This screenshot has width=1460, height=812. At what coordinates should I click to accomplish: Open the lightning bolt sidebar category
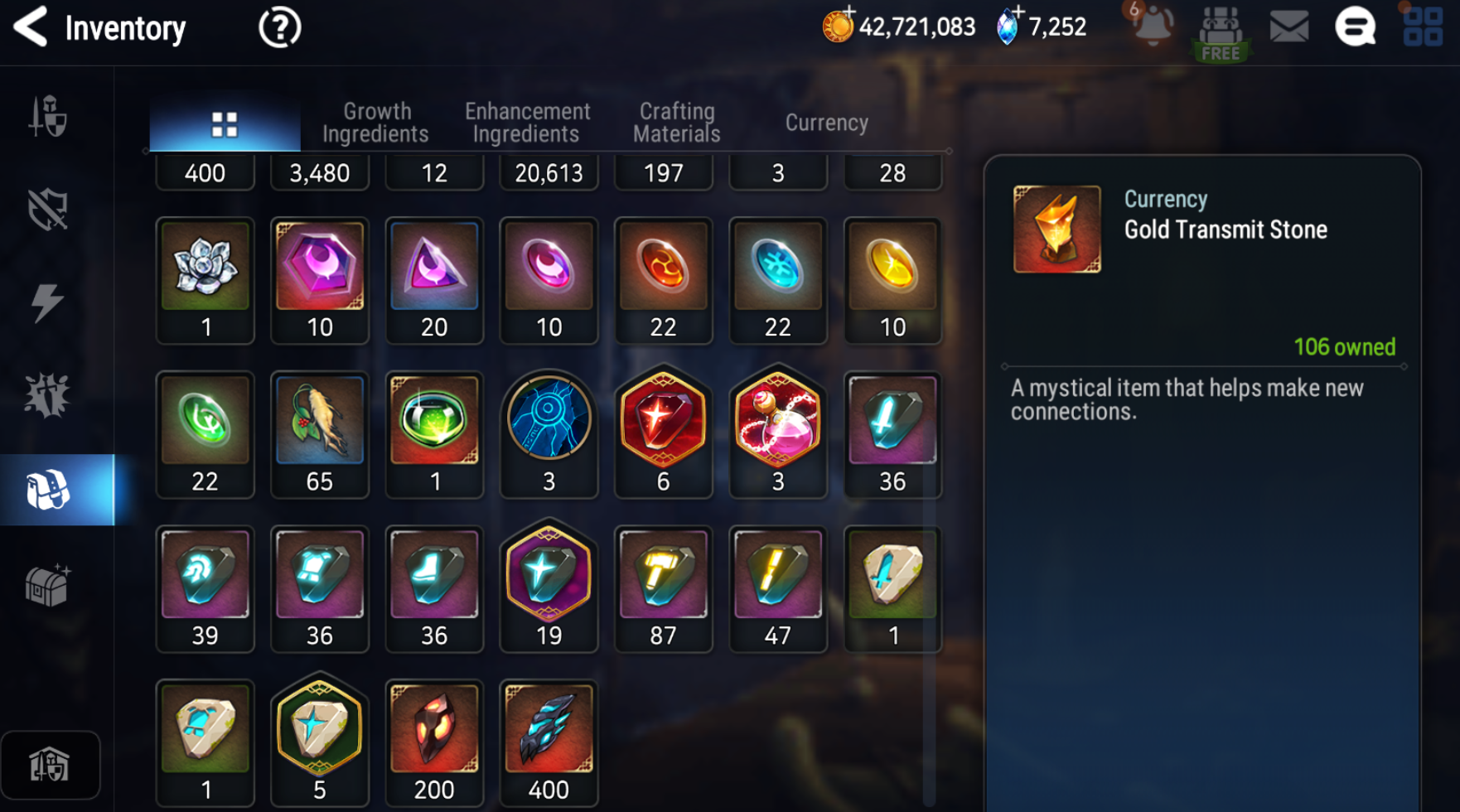pyautogui.click(x=47, y=302)
